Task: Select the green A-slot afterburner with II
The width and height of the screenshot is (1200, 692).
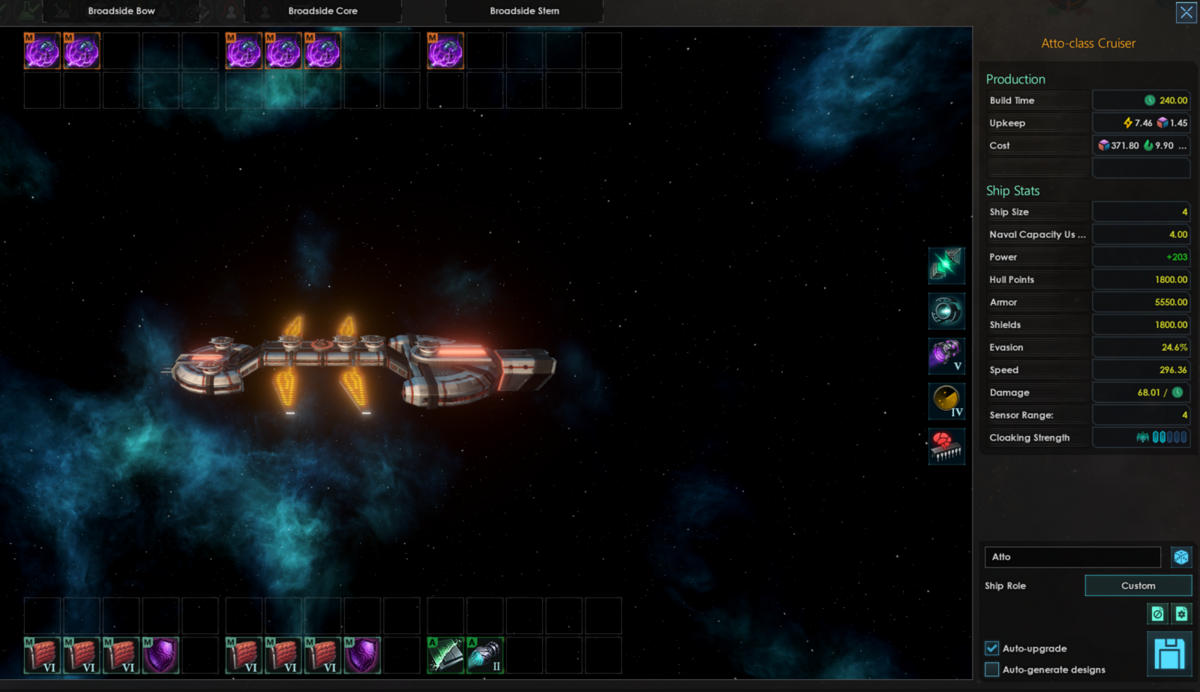Action: click(x=485, y=655)
